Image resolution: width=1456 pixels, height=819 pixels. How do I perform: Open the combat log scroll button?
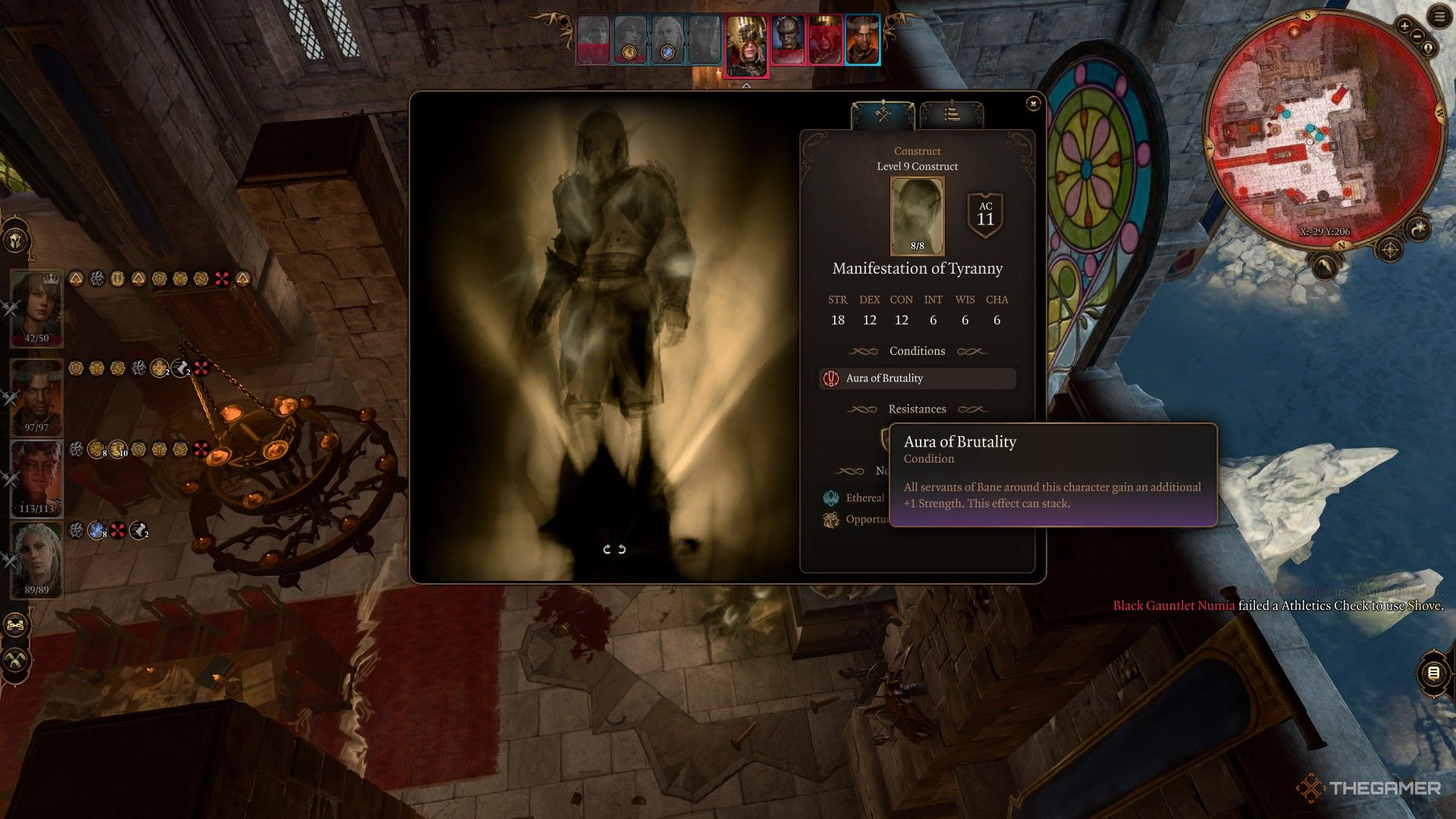pyautogui.click(x=1433, y=673)
